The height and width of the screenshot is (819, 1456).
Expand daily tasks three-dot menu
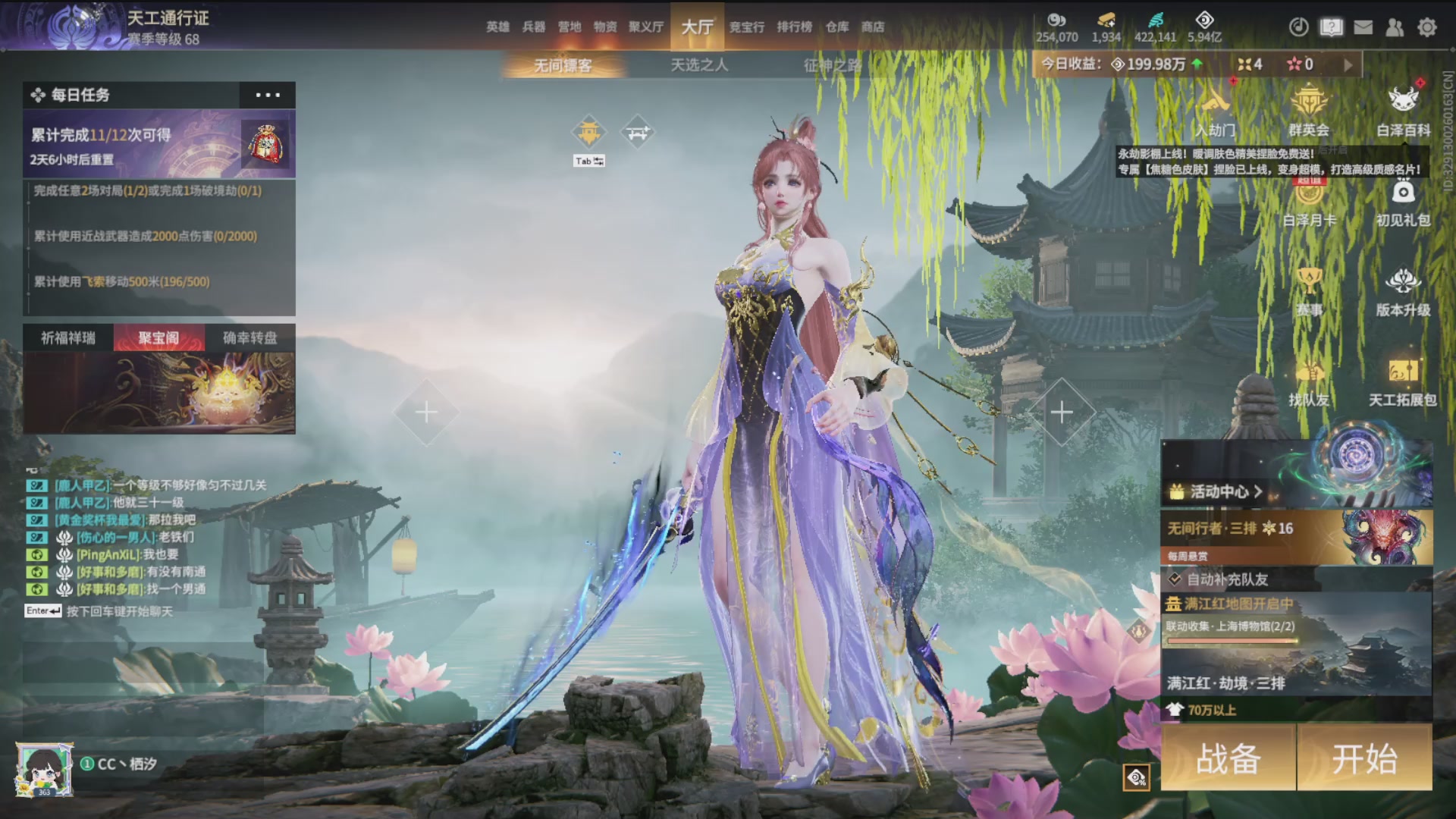(x=268, y=95)
